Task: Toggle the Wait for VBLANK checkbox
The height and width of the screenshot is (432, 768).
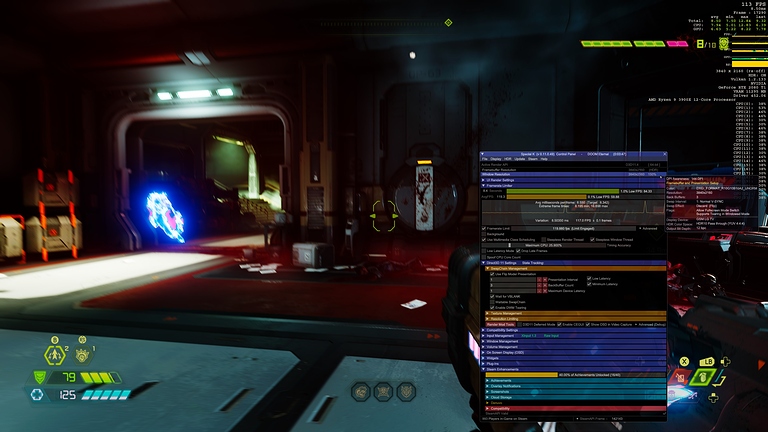Action: coord(492,296)
